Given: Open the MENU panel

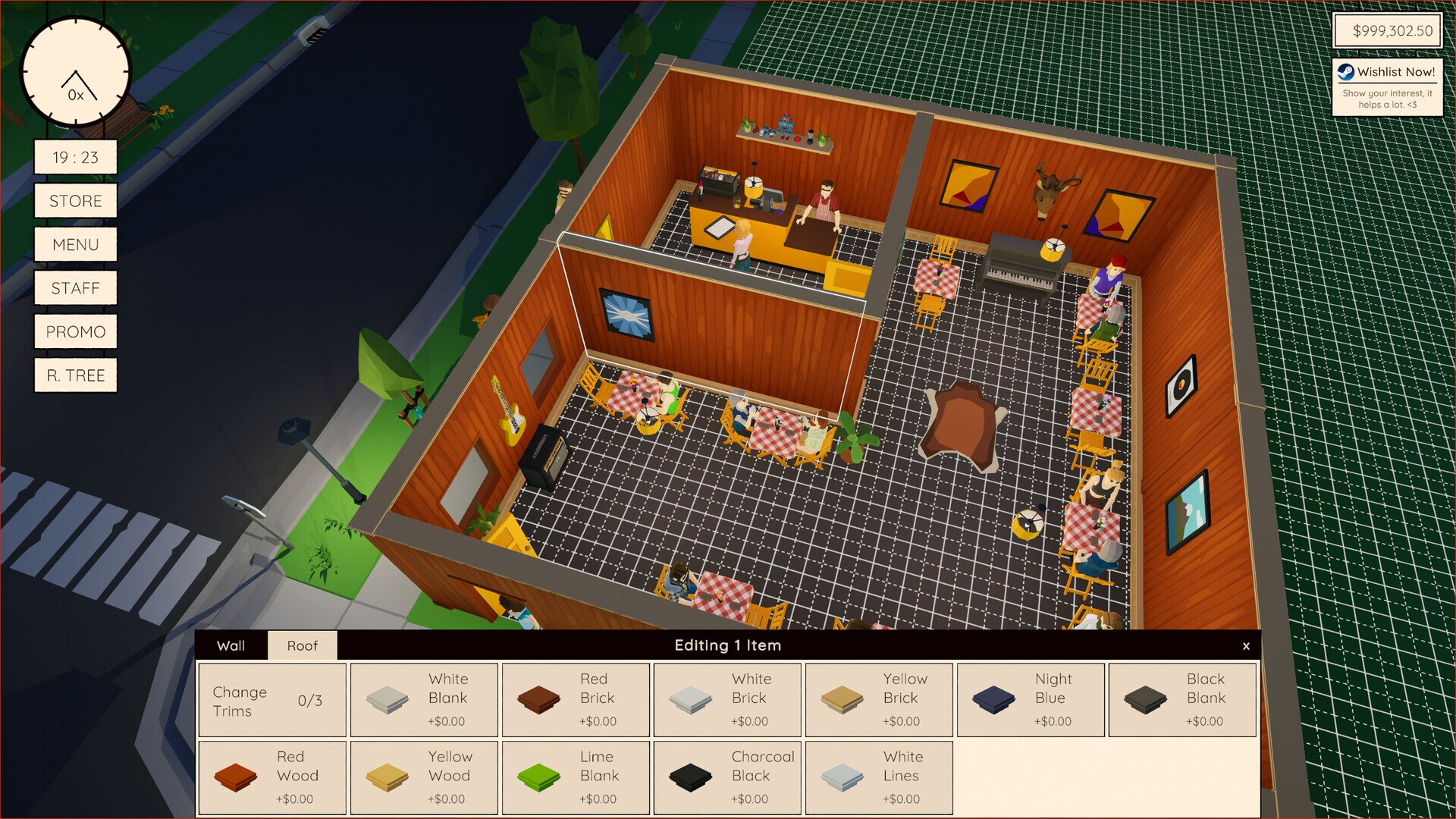Looking at the screenshot, I should tap(75, 244).
